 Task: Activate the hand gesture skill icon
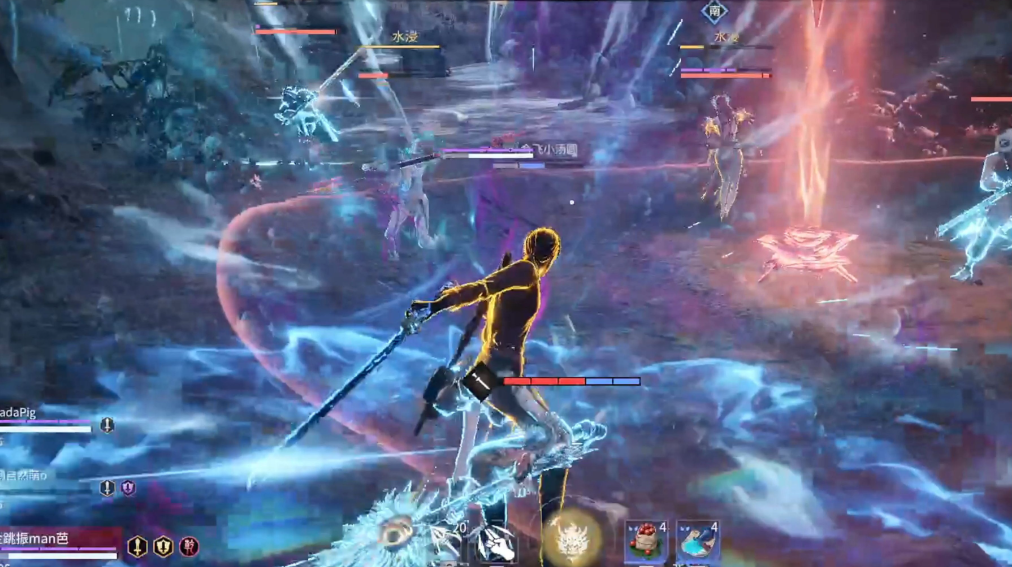[497, 543]
